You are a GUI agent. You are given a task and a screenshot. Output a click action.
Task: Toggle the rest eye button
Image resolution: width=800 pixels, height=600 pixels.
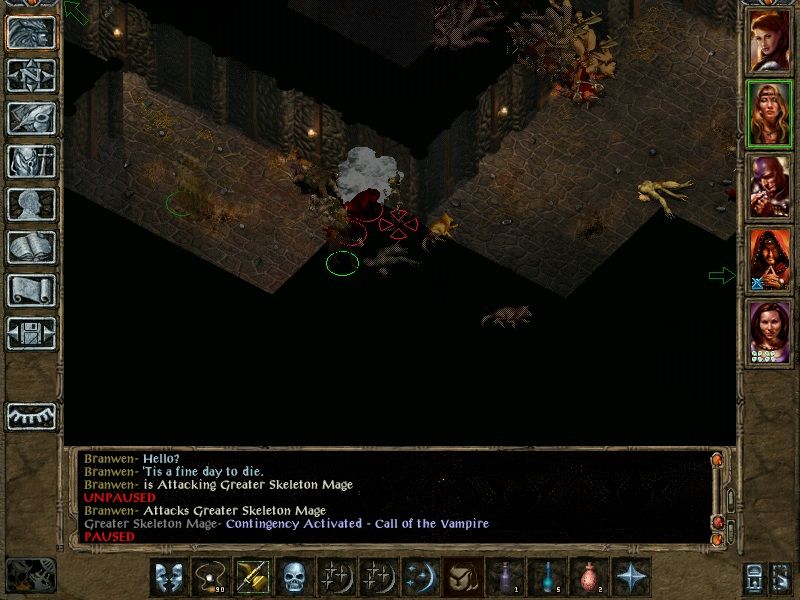tap(31, 416)
